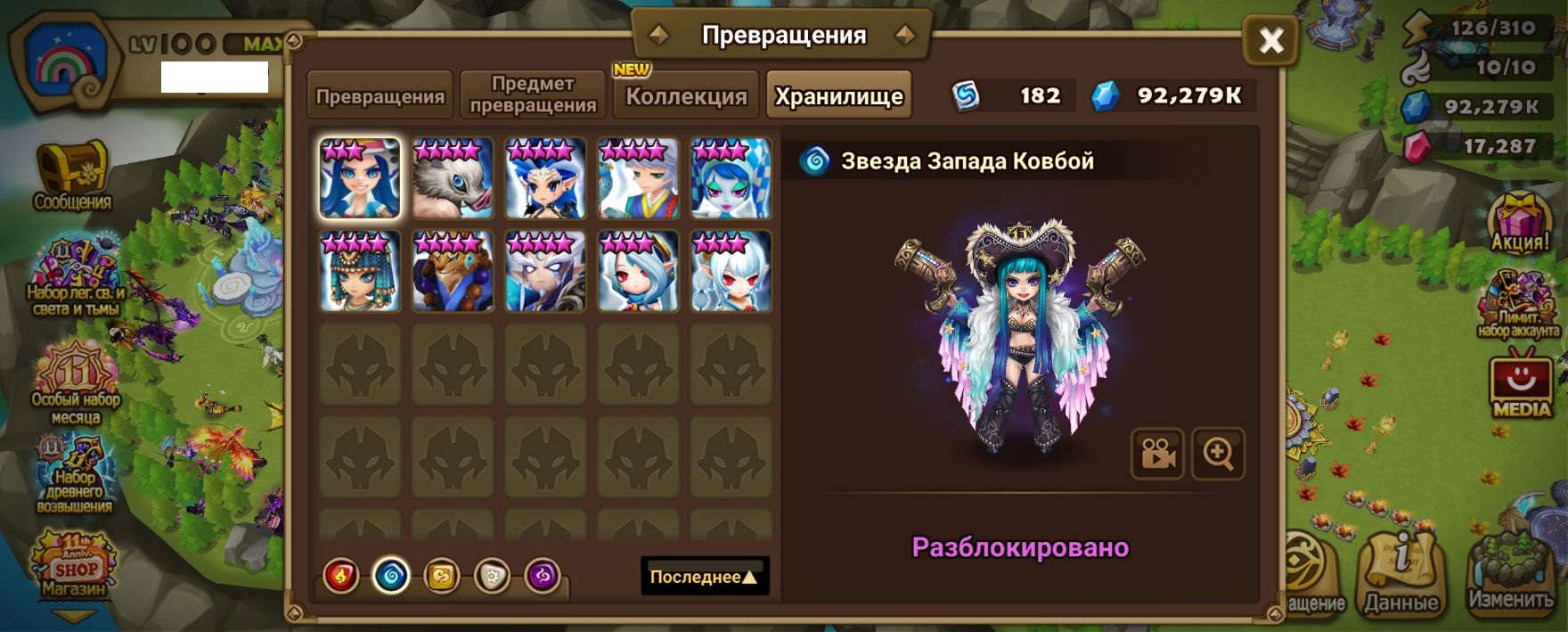This screenshot has width=1568, height=632.
Task: Filter by light element
Action: point(492,577)
